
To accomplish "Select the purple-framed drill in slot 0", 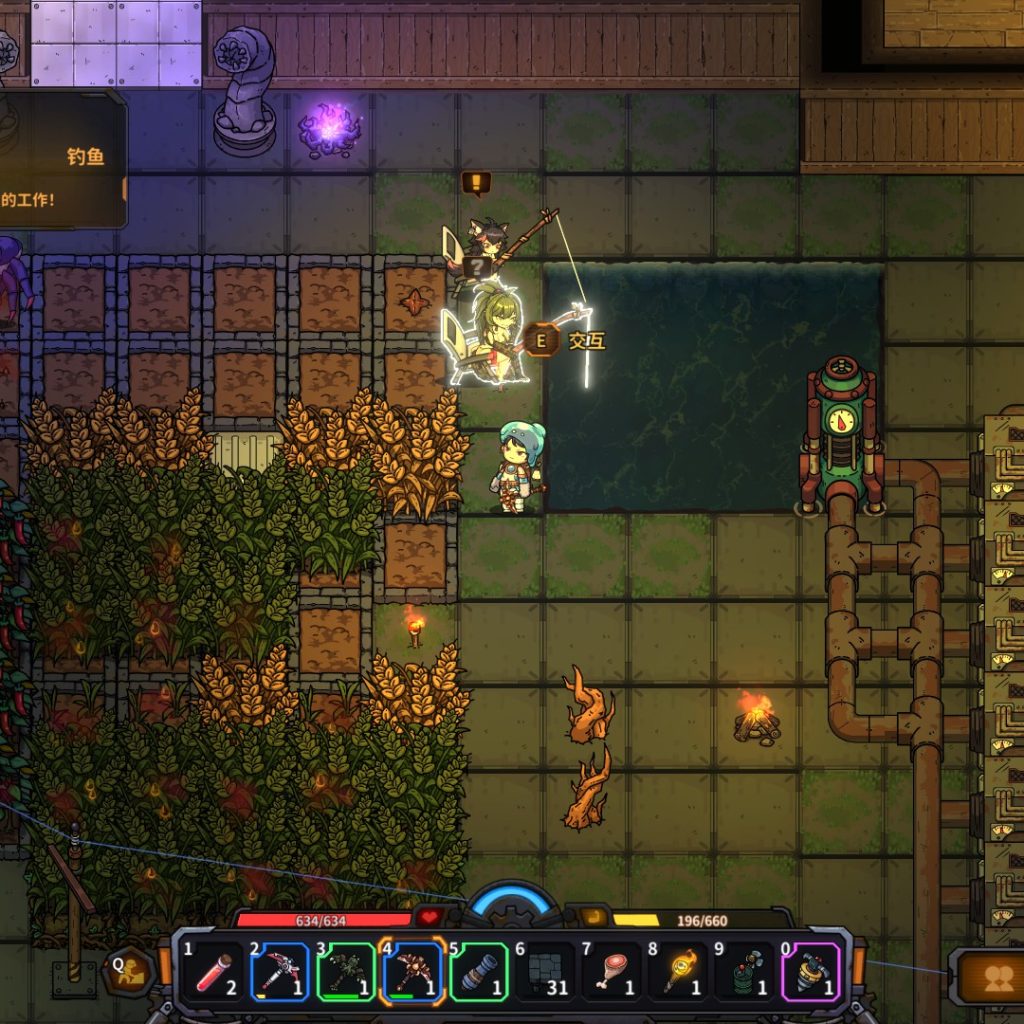I will [811, 972].
